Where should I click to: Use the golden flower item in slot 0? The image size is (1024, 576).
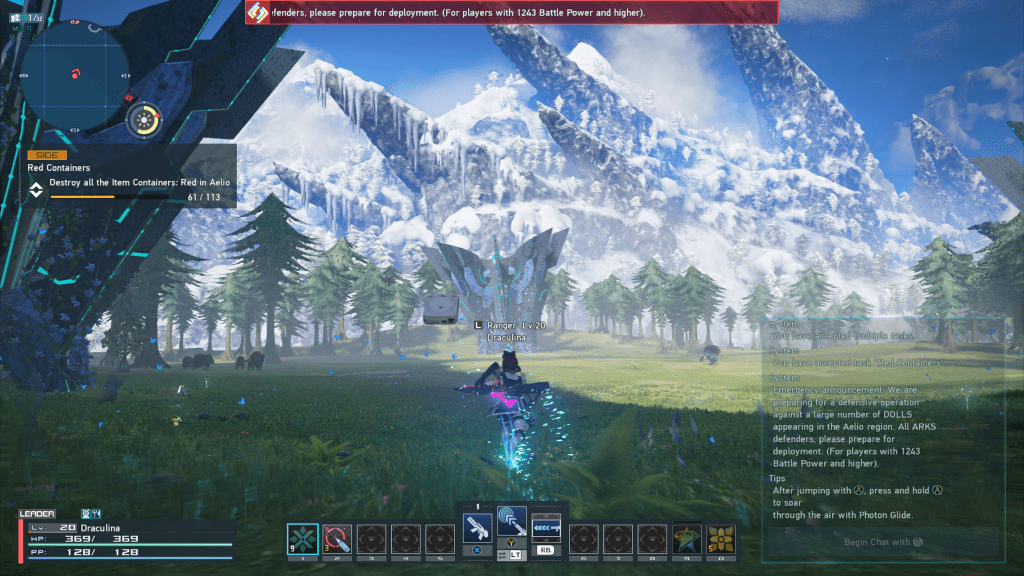point(721,538)
